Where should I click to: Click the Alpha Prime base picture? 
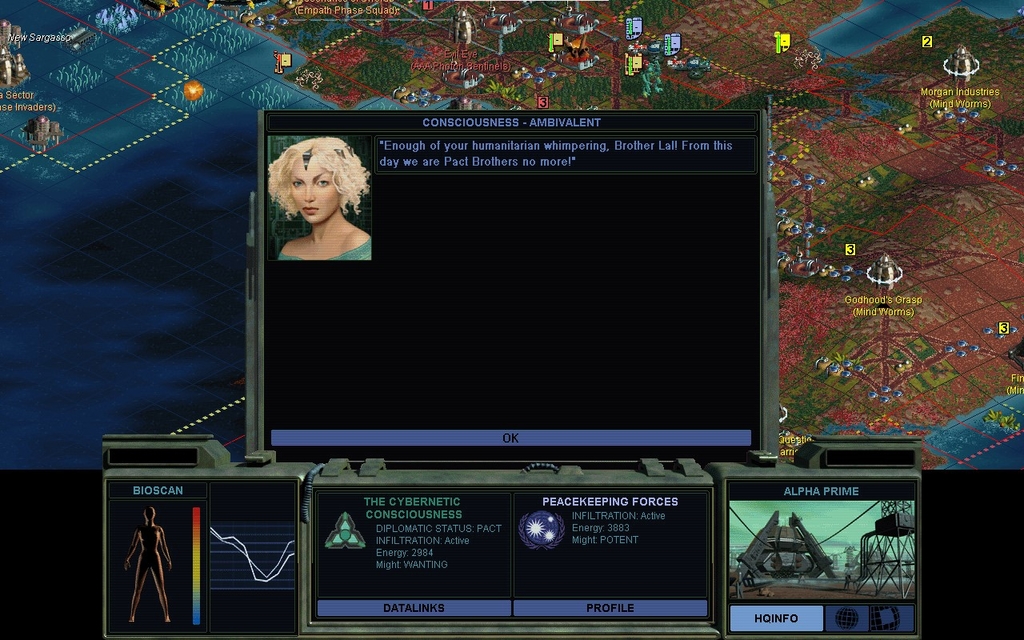coord(820,549)
